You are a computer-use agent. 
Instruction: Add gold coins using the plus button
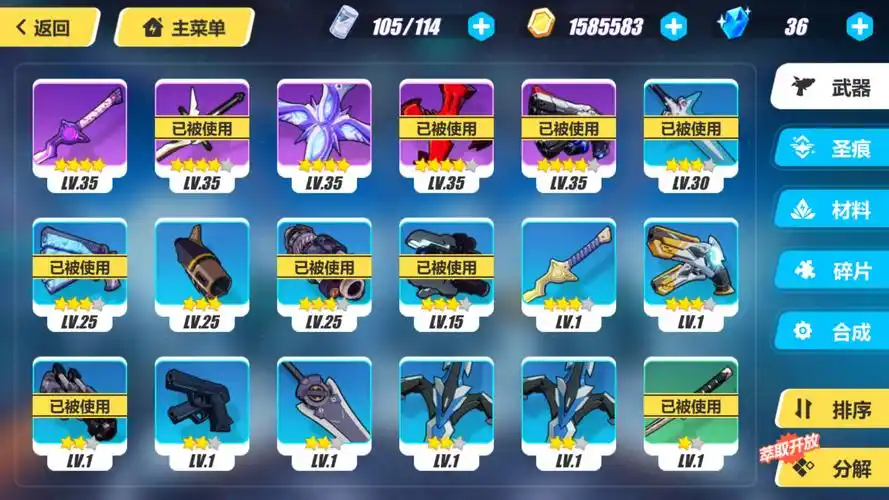tap(674, 27)
